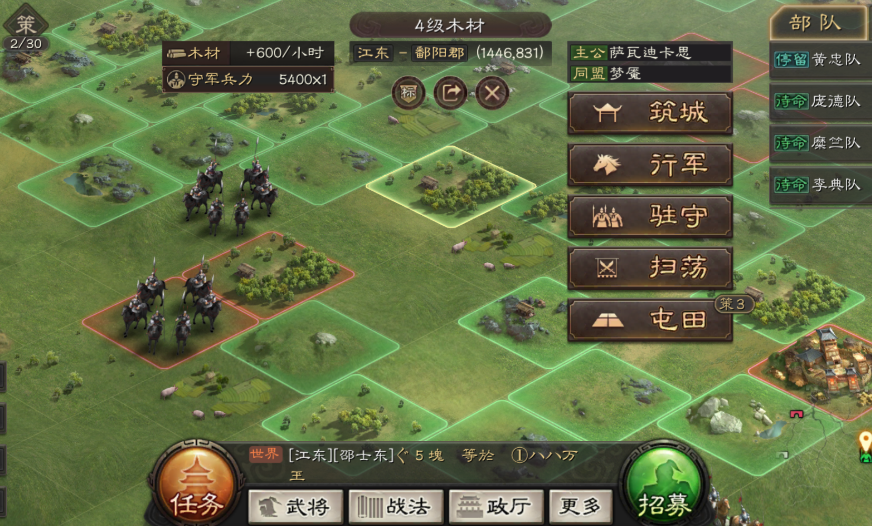Open the 策 strategy counter icon
This screenshot has height=526, width=872.
coord(25,29)
